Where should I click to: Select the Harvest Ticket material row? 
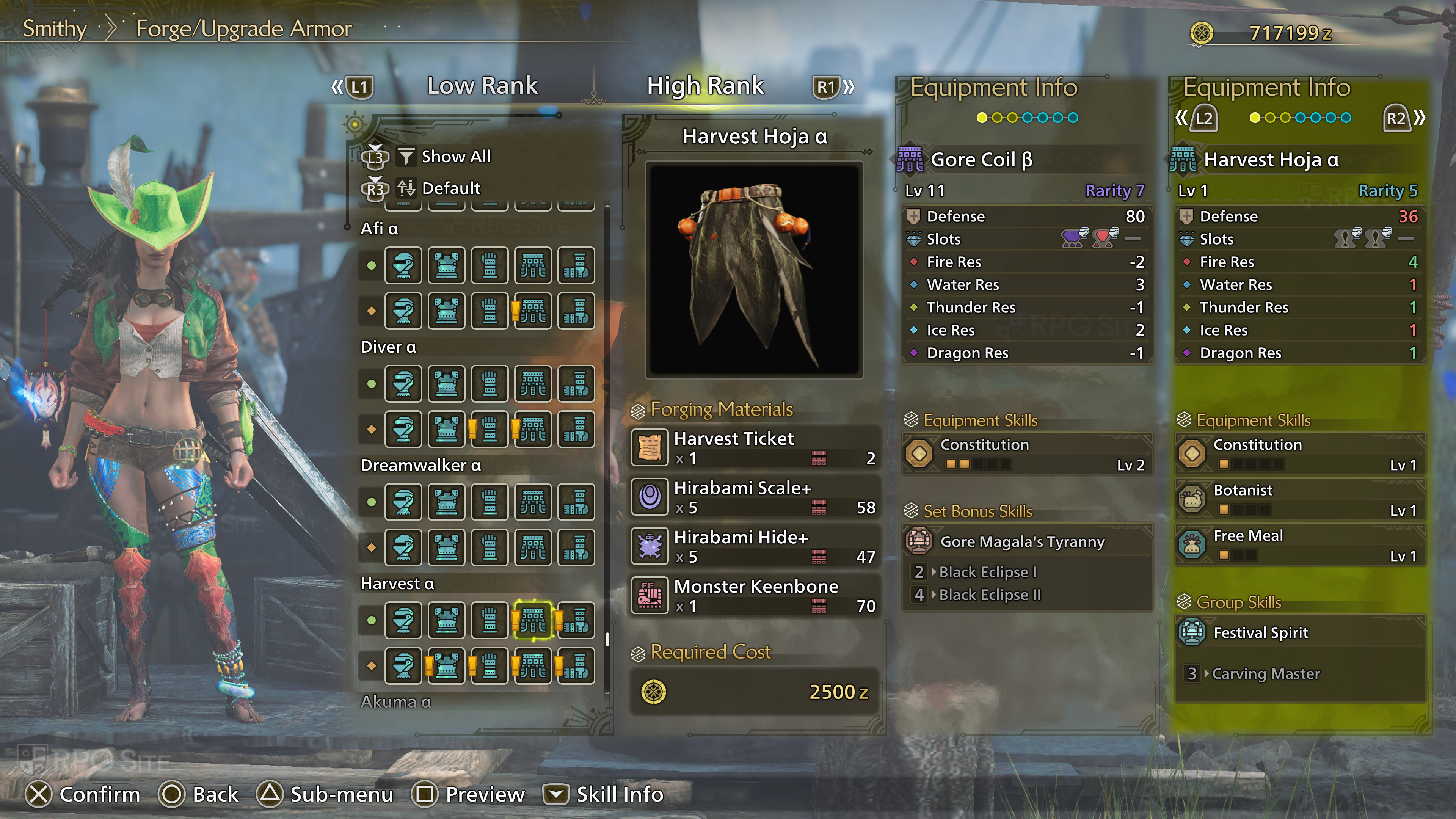point(755,448)
